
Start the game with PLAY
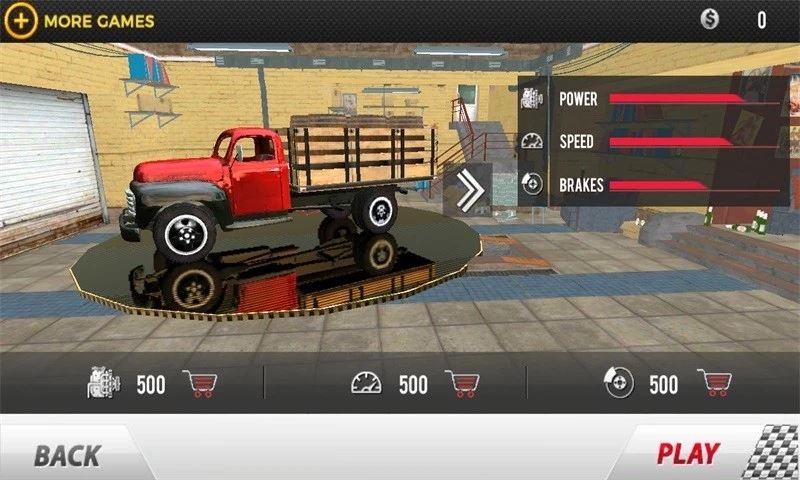[x=688, y=454]
